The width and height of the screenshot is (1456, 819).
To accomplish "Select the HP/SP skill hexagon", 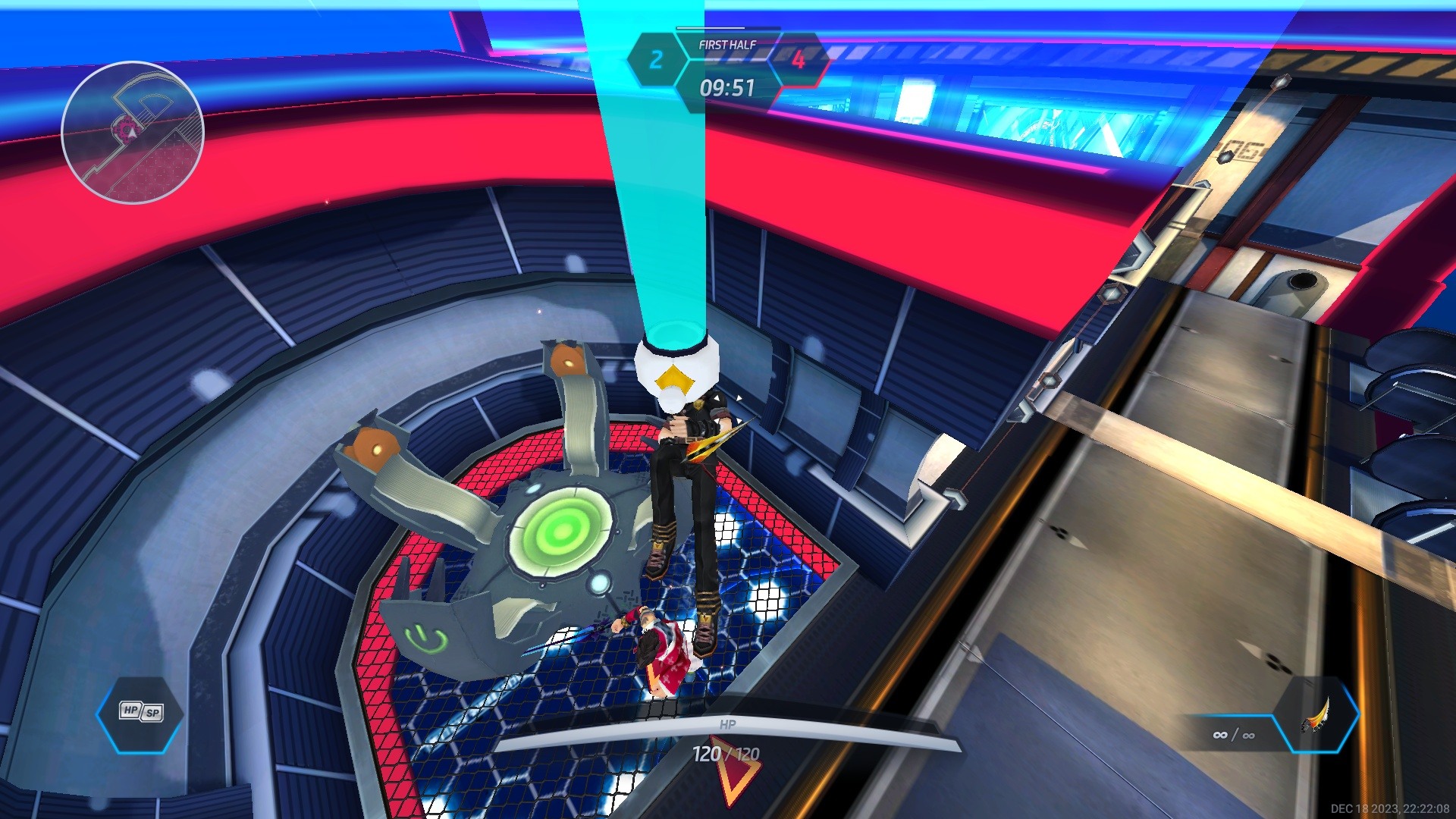I will click(140, 713).
